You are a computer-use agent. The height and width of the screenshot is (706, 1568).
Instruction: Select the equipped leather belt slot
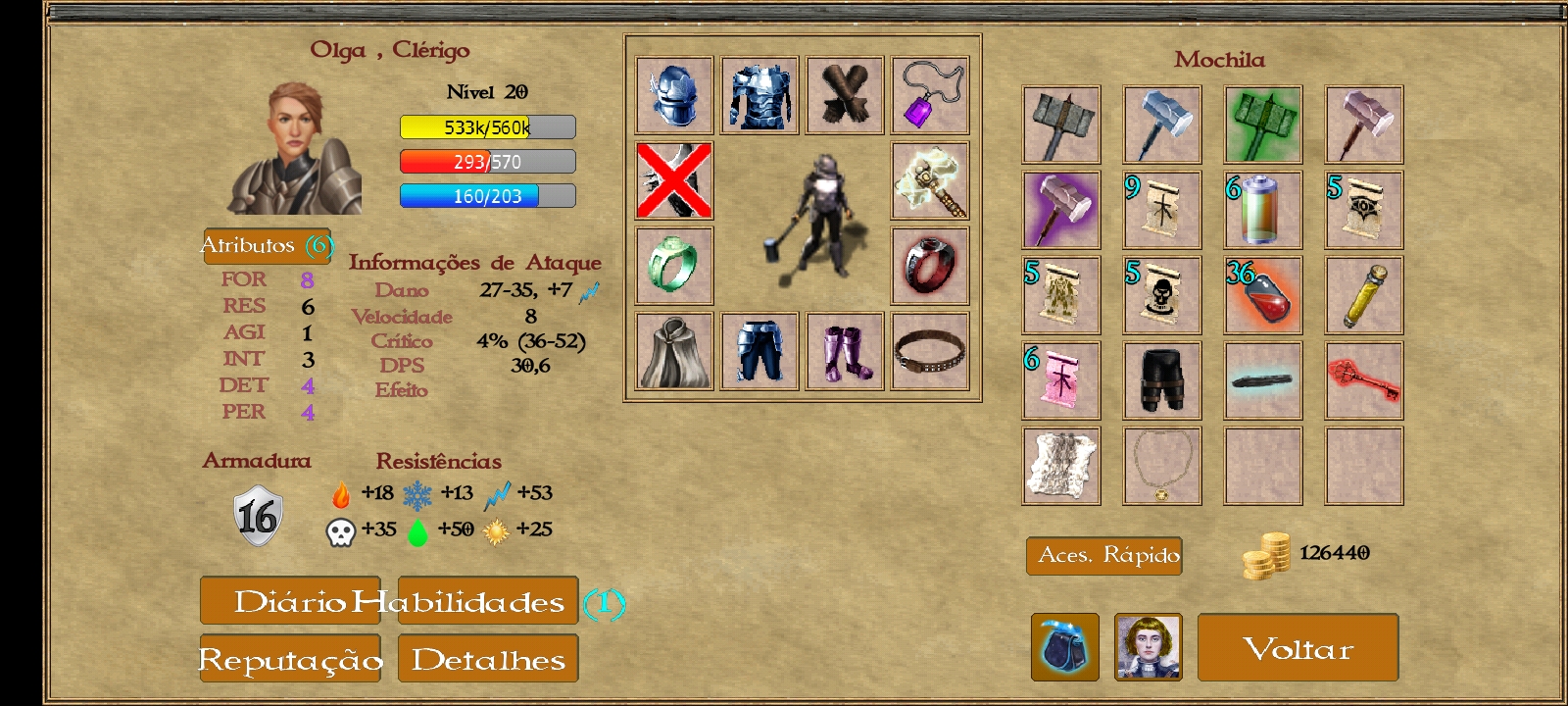point(930,351)
